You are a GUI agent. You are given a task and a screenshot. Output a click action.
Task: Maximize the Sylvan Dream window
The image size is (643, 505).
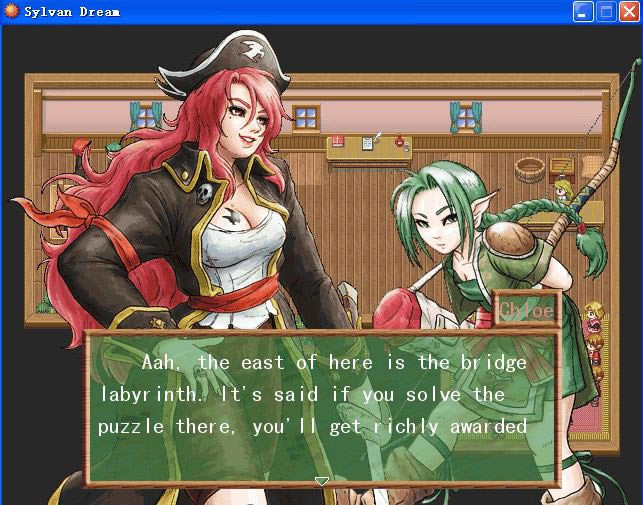click(606, 12)
